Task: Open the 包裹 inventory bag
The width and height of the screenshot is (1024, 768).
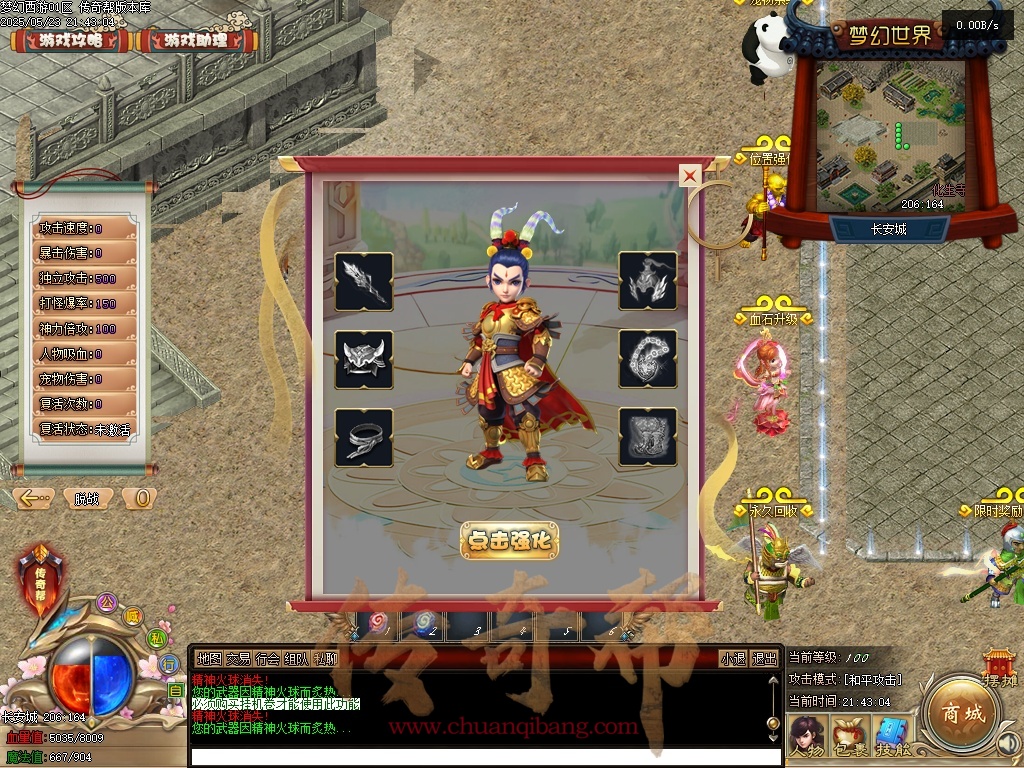Action: (x=850, y=737)
